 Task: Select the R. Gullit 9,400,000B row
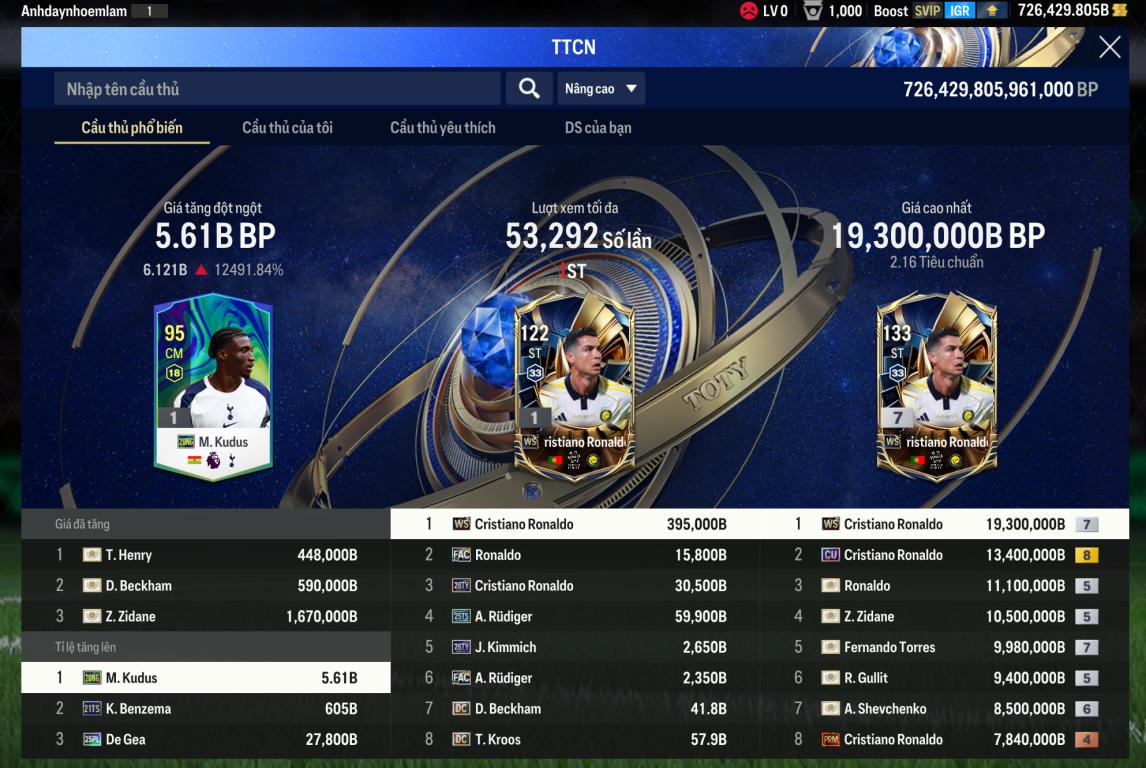click(944, 678)
